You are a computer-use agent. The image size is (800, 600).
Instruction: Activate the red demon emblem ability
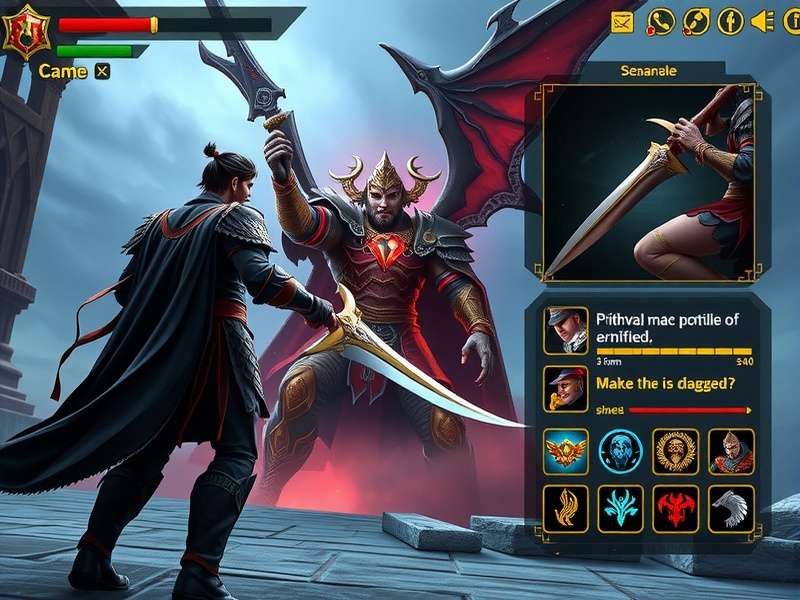675,507
